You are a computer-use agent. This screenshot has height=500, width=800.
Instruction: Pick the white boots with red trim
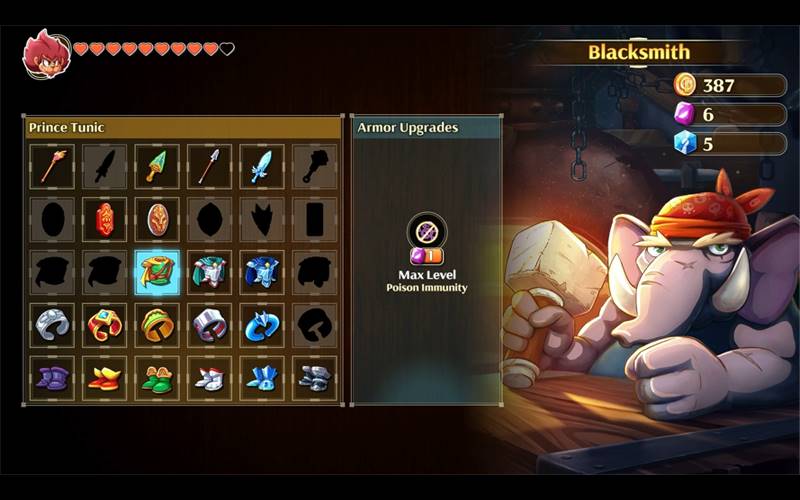point(209,378)
